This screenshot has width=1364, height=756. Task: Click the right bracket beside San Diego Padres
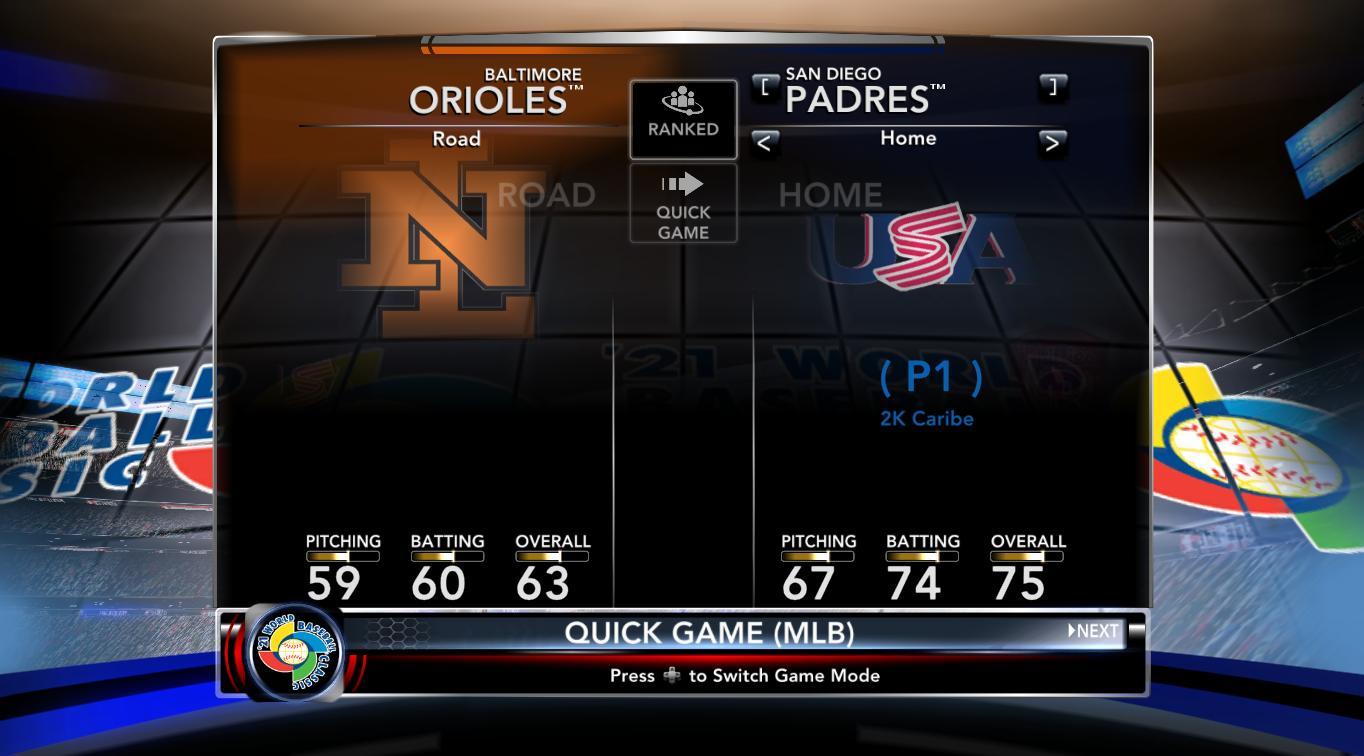tap(1052, 87)
